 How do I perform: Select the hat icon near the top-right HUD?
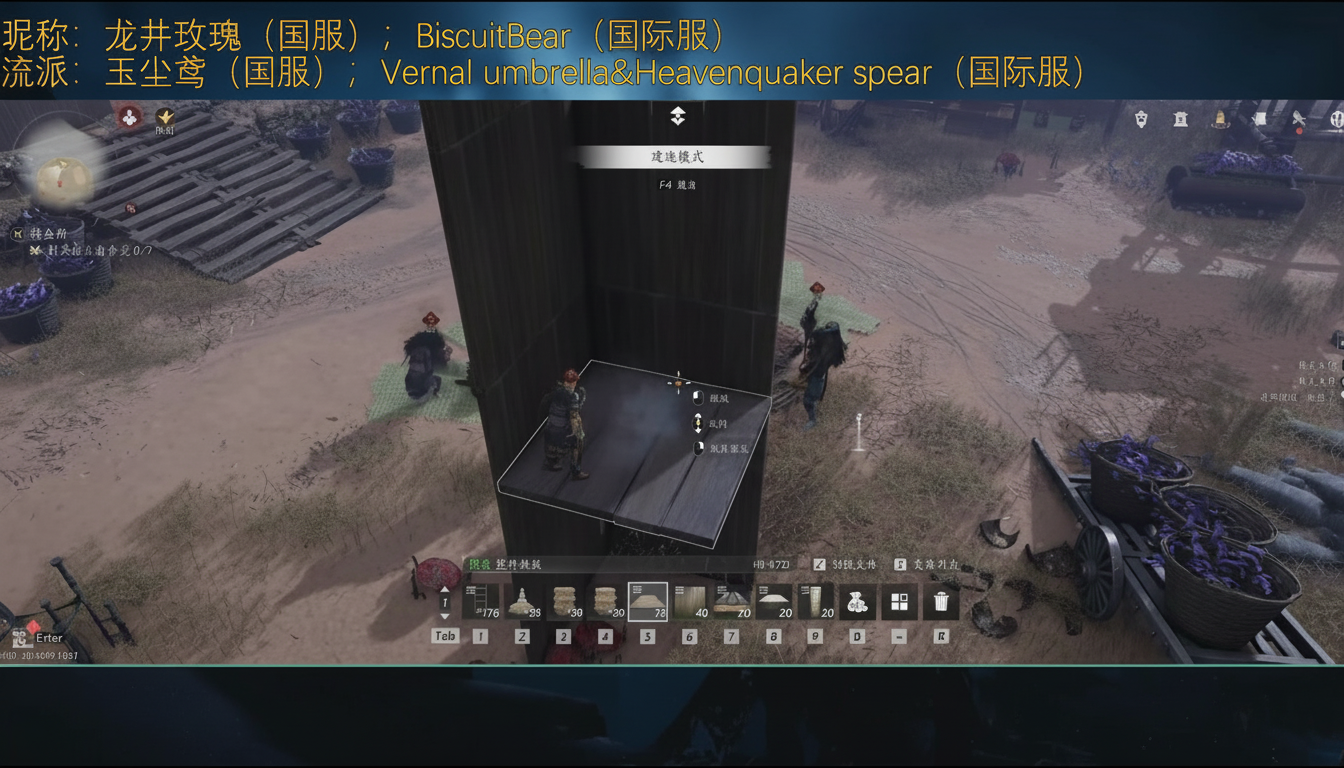(1221, 121)
